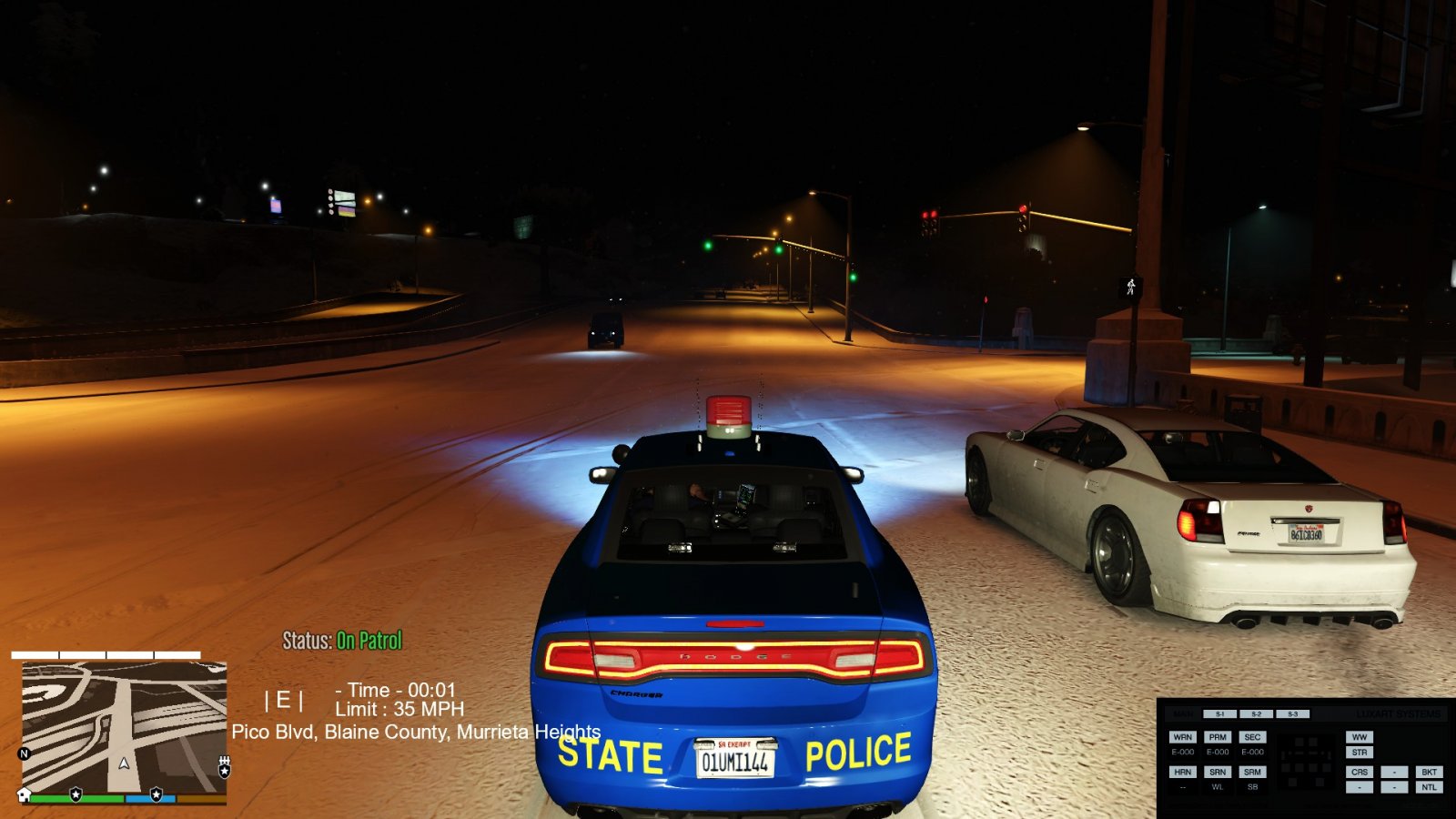Choose the S-1 siren preset
1456x819 pixels.
(1220, 714)
